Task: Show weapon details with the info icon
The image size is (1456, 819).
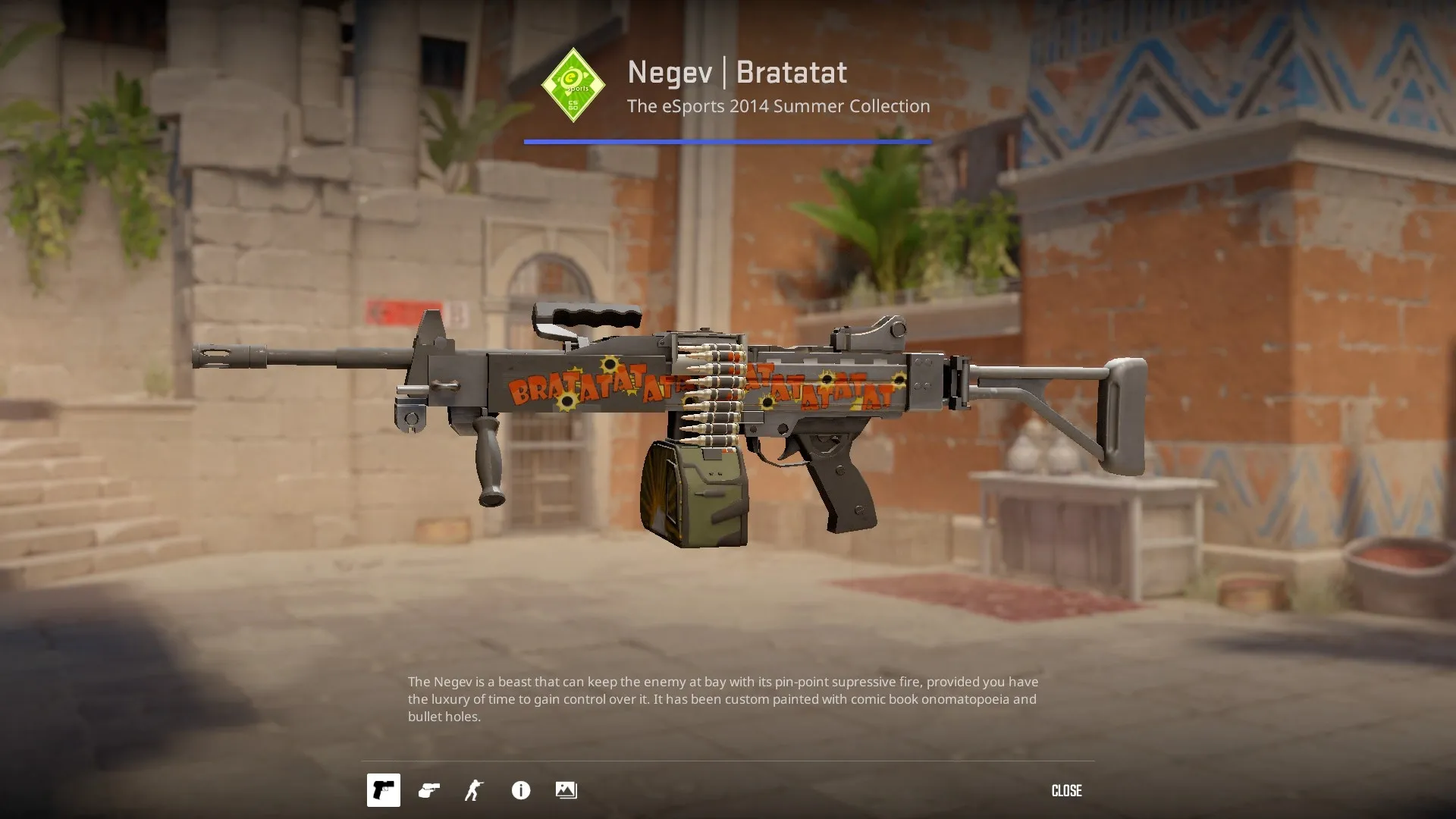Action: (x=520, y=790)
